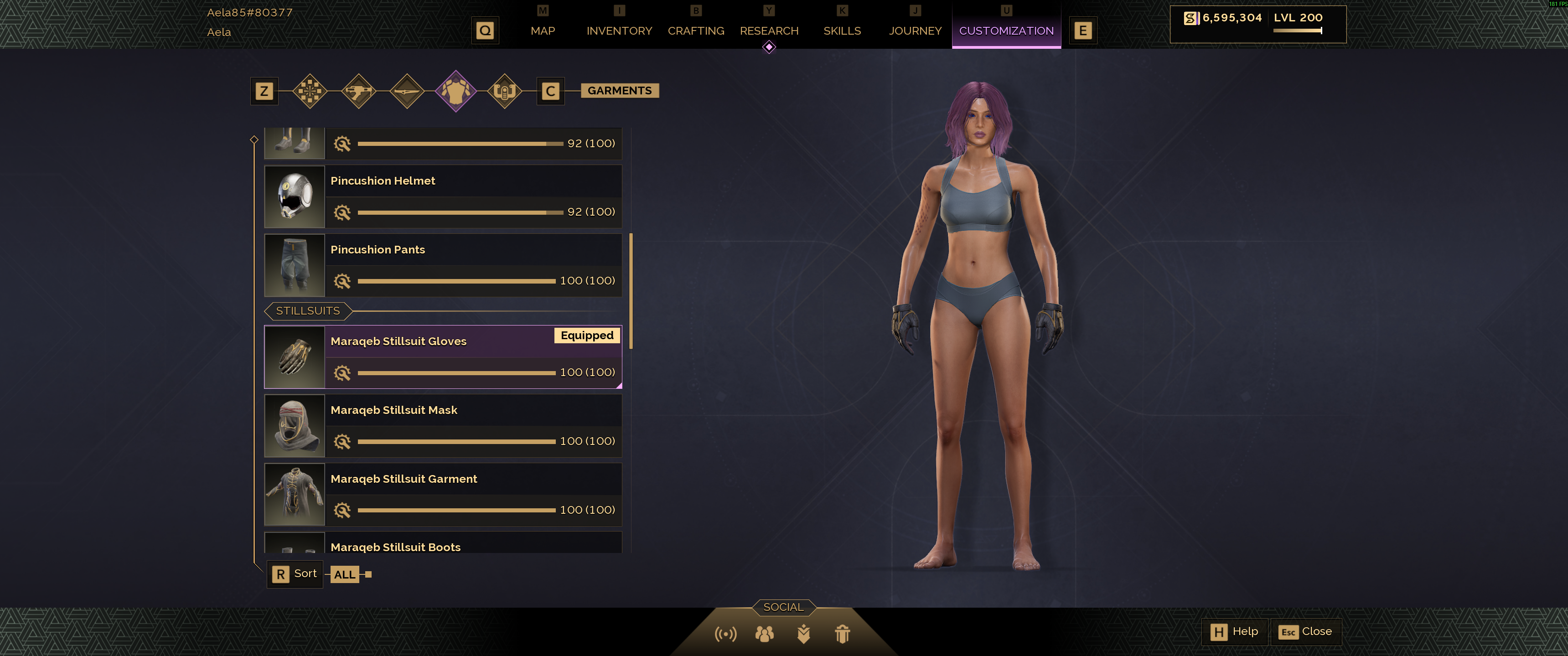Open the Map tab

[x=542, y=31]
